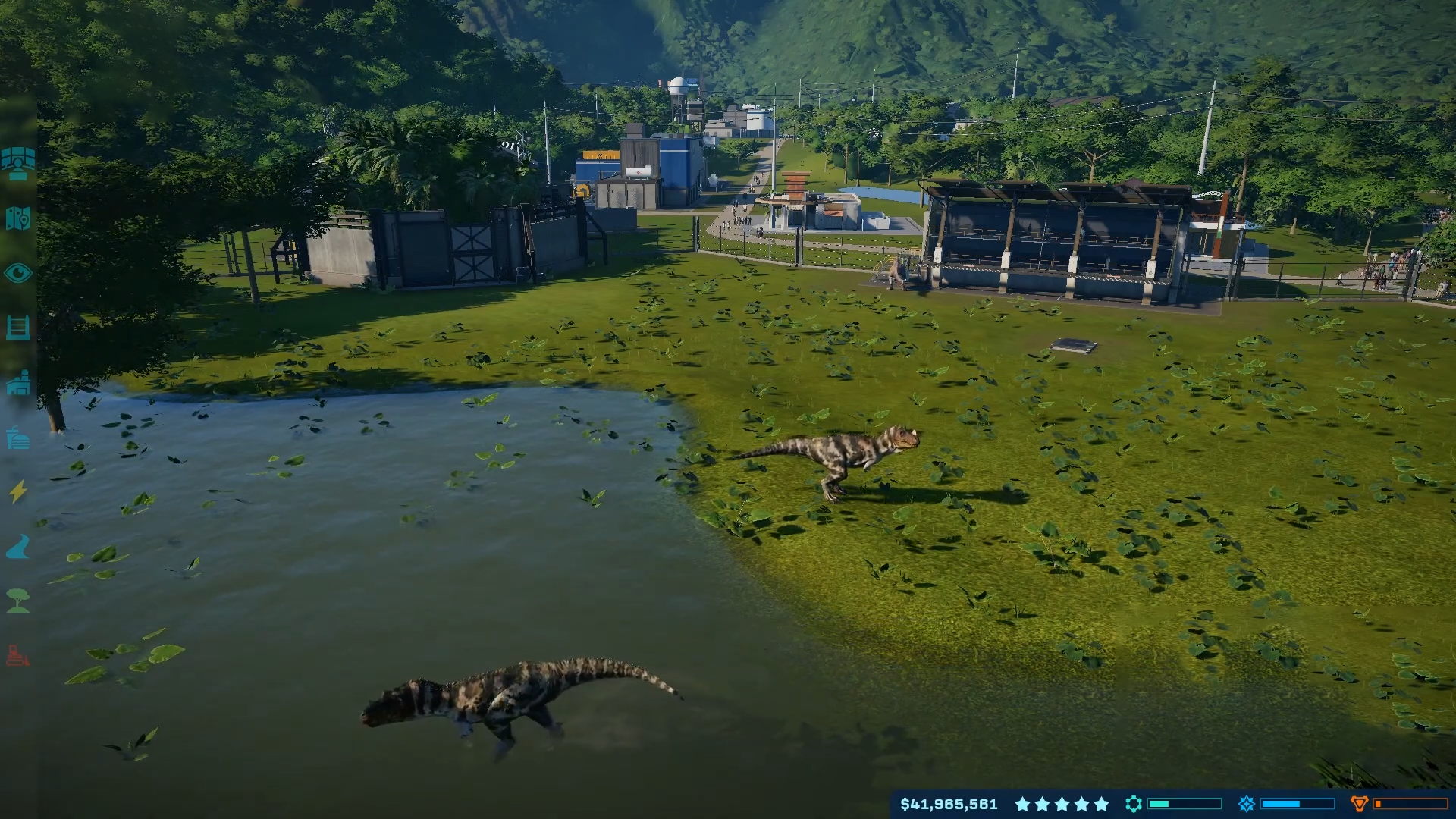This screenshot has width=1456, height=819.
Task: Activate the red bulldozer demolish tool
Action: (x=18, y=655)
